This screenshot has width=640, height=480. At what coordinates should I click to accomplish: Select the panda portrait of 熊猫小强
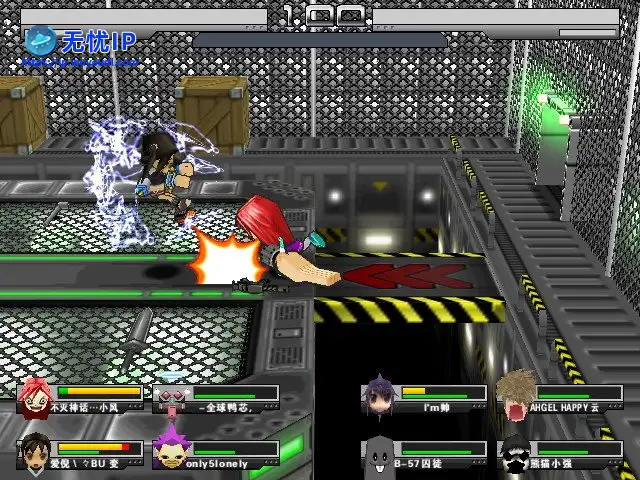pyautogui.click(x=516, y=452)
